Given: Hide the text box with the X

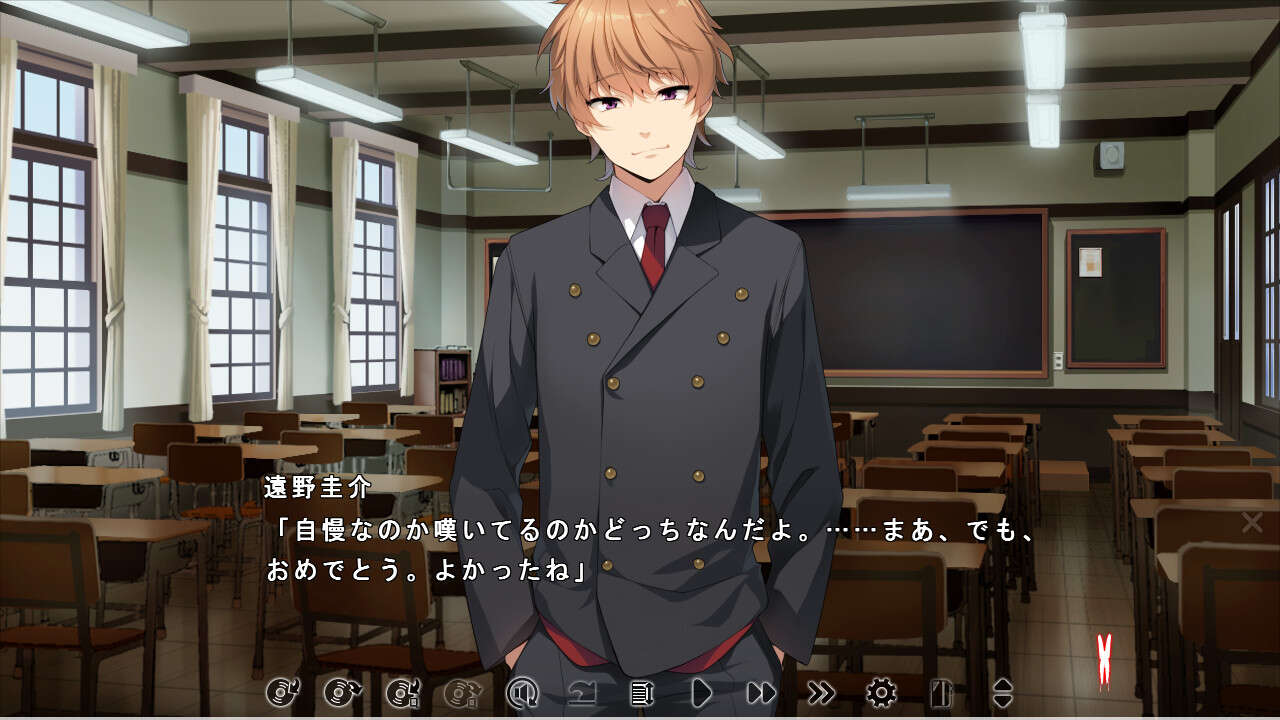Looking at the screenshot, I should (x=1251, y=522).
